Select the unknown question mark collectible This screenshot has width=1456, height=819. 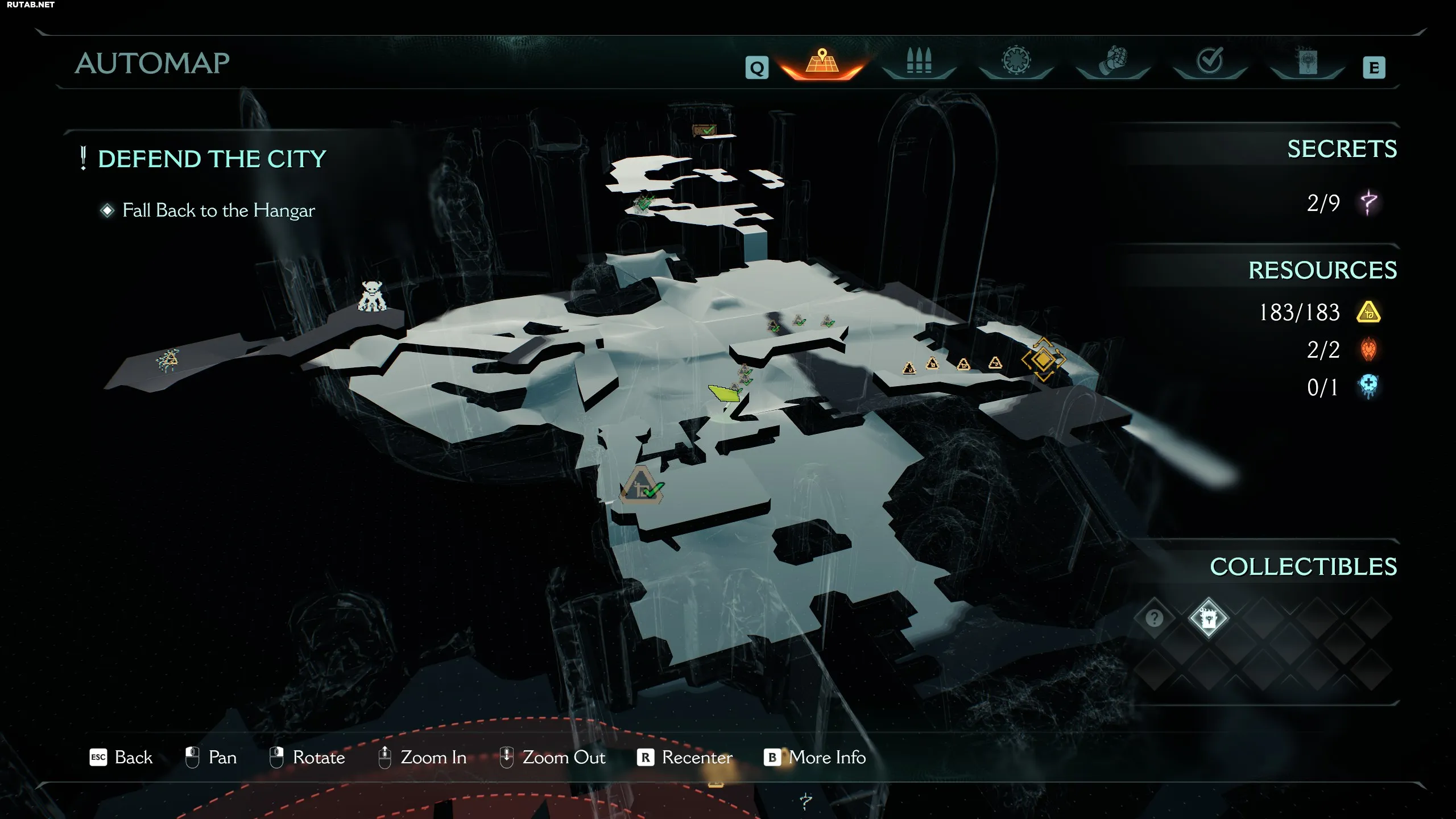coord(1154,618)
